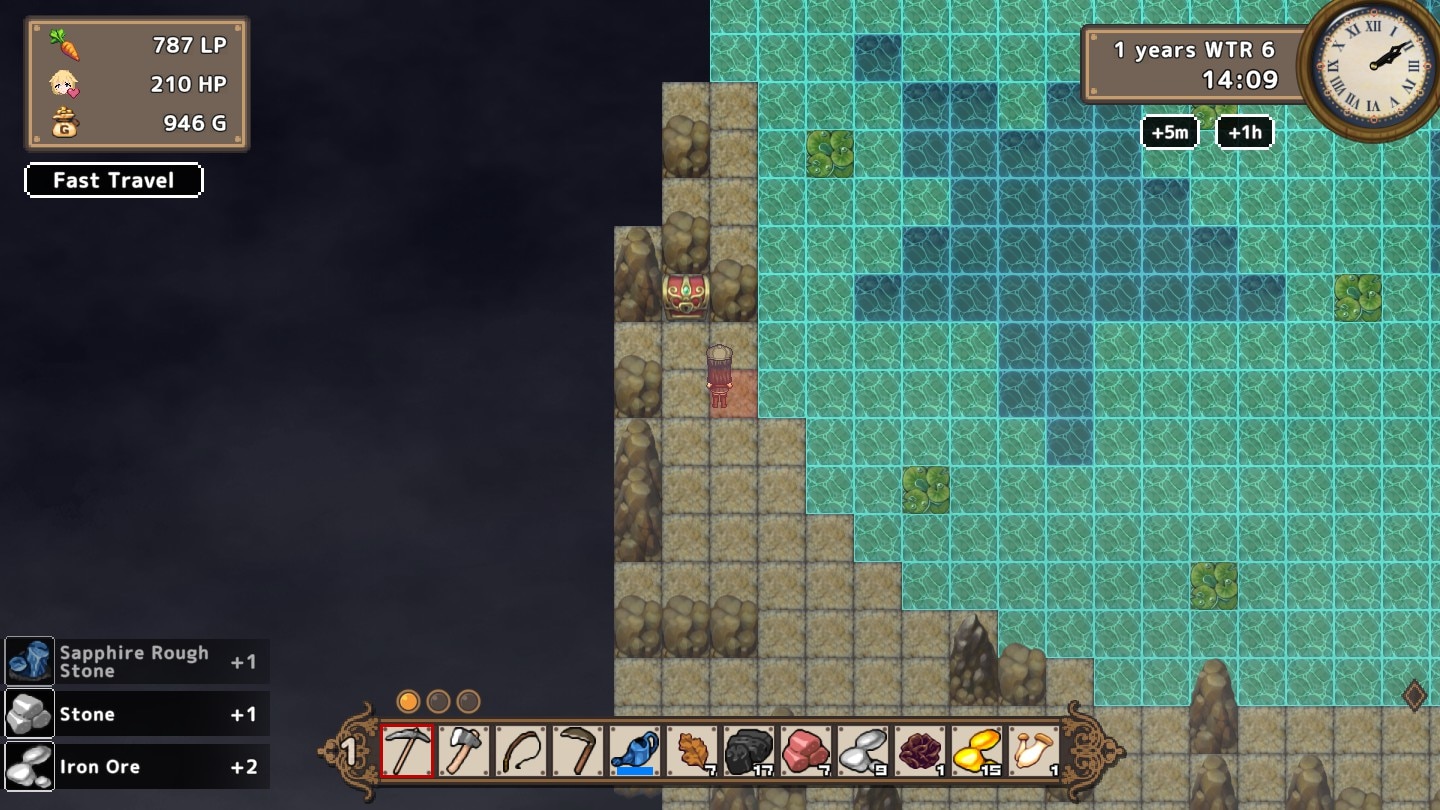This screenshot has height=810, width=1440.
Task: Advance time with the +5m button
Action: [x=1169, y=132]
